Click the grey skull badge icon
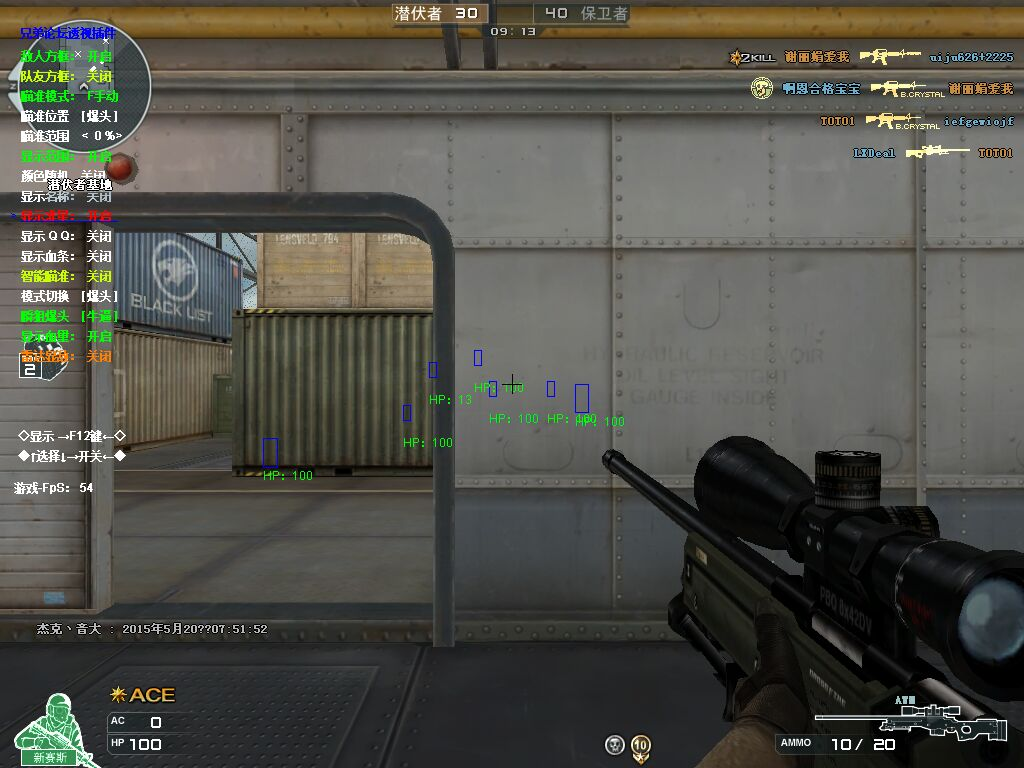 coord(615,745)
